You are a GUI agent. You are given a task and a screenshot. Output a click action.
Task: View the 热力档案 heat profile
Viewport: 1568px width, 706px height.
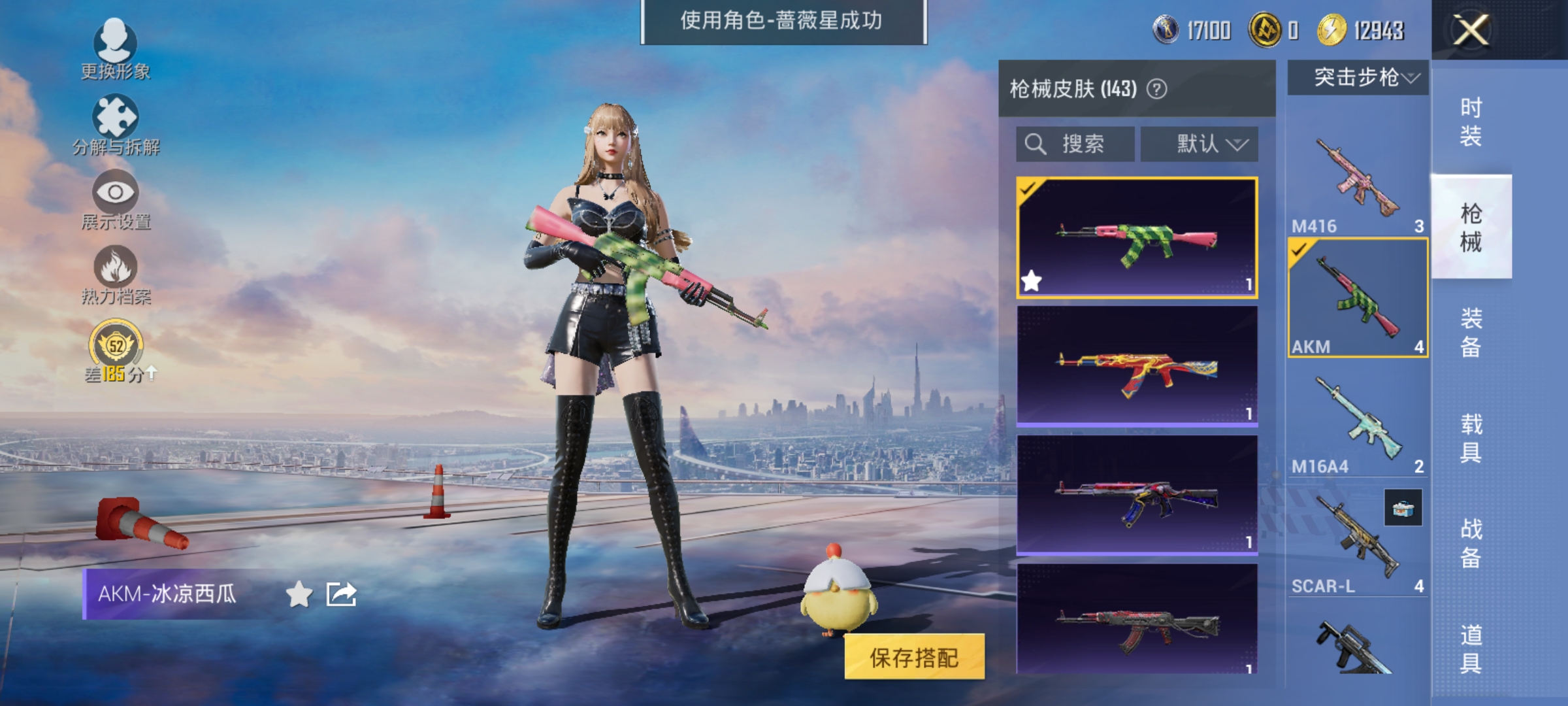(x=116, y=273)
